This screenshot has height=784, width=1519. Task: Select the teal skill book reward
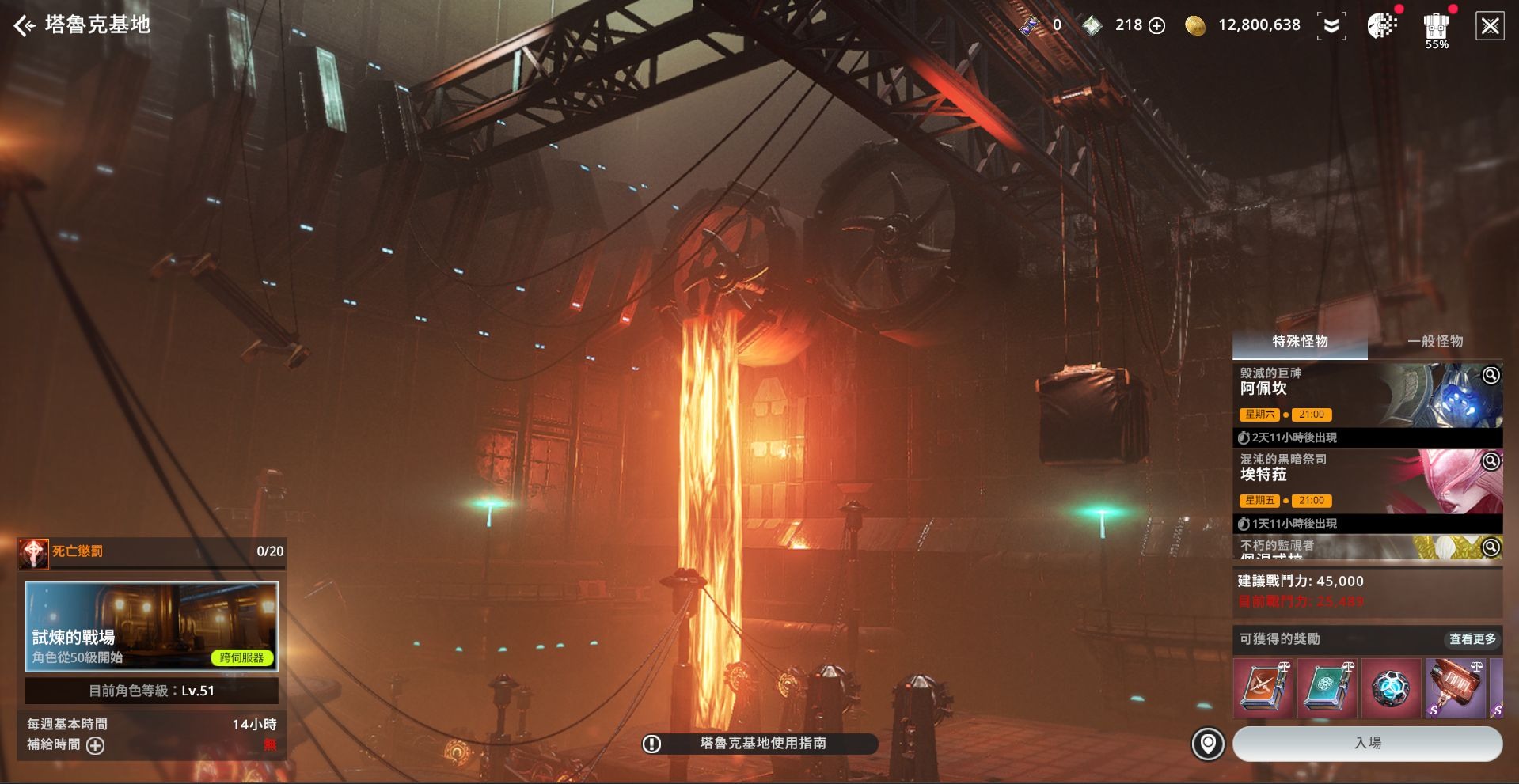[x=1327, y=687]
